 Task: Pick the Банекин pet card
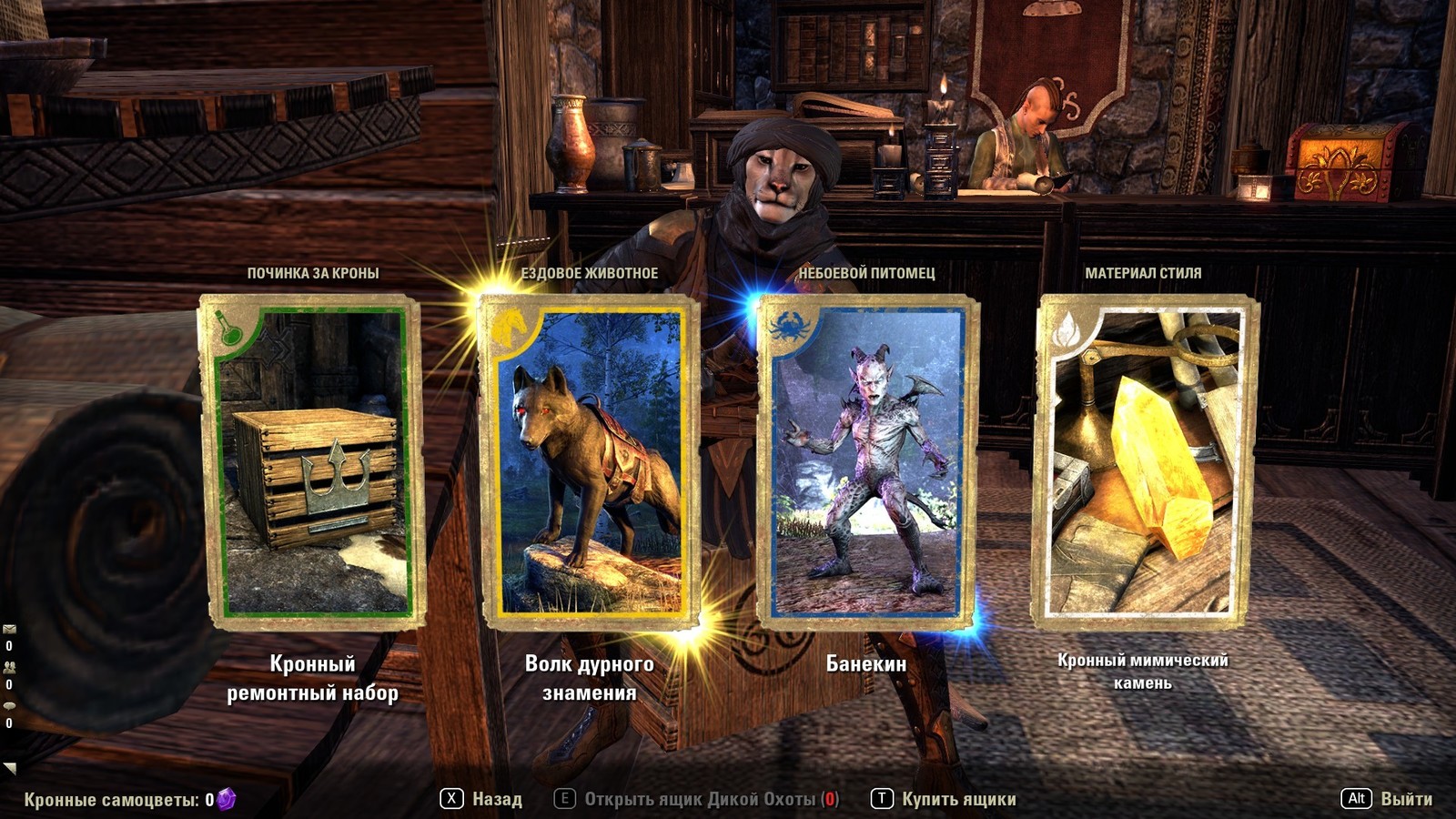[867, 462]
